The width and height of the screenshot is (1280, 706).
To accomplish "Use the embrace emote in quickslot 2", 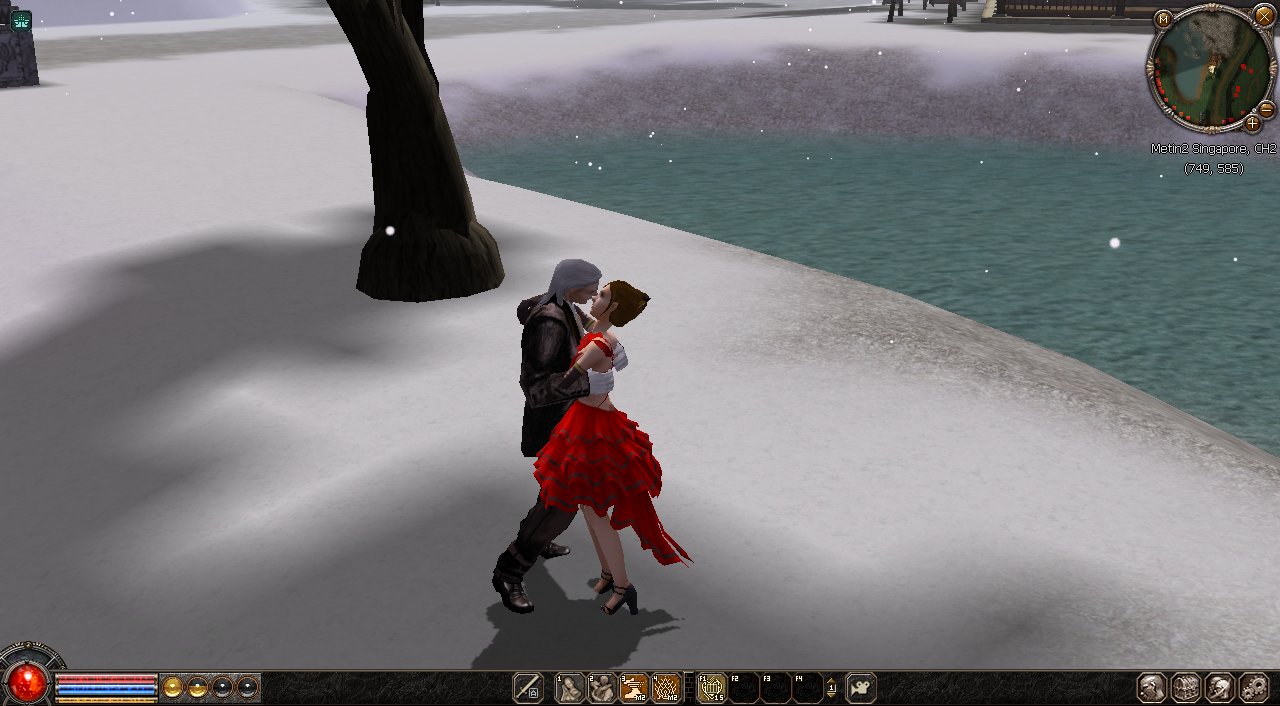I will (602, 688).
